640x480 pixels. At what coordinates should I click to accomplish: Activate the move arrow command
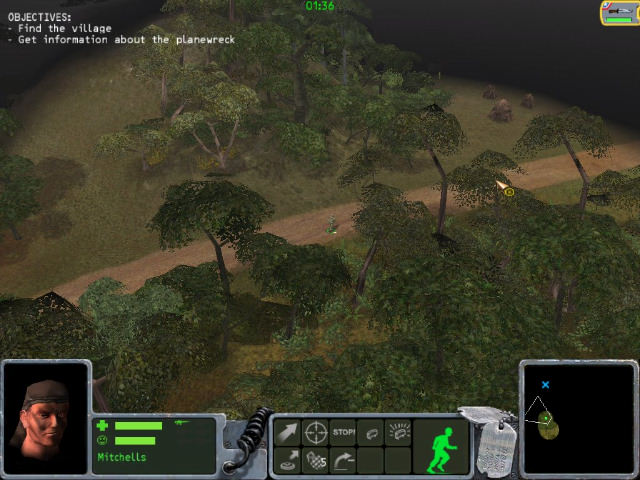point(288,433)
